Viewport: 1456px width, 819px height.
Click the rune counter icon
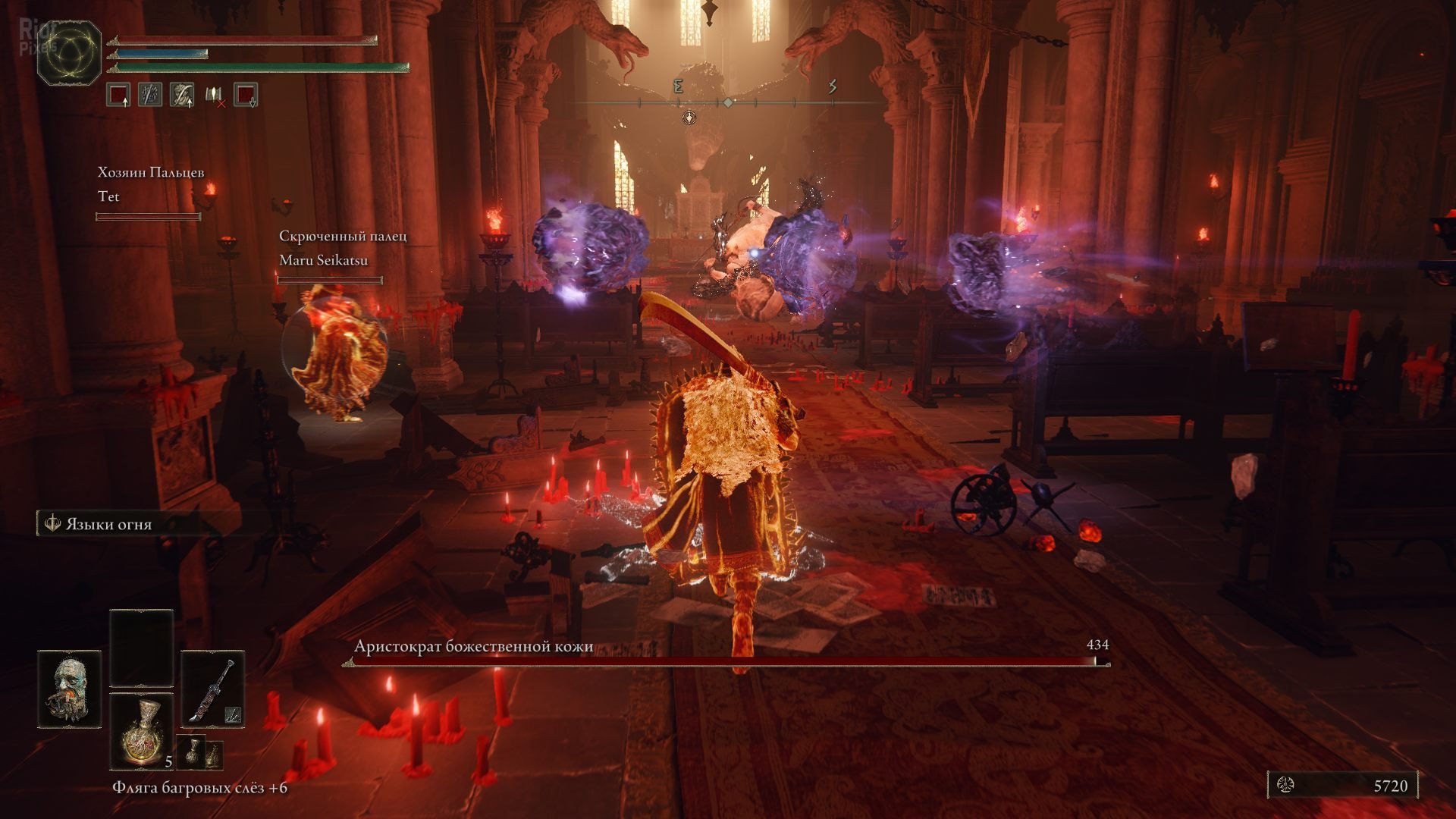tap(1286, 785)
